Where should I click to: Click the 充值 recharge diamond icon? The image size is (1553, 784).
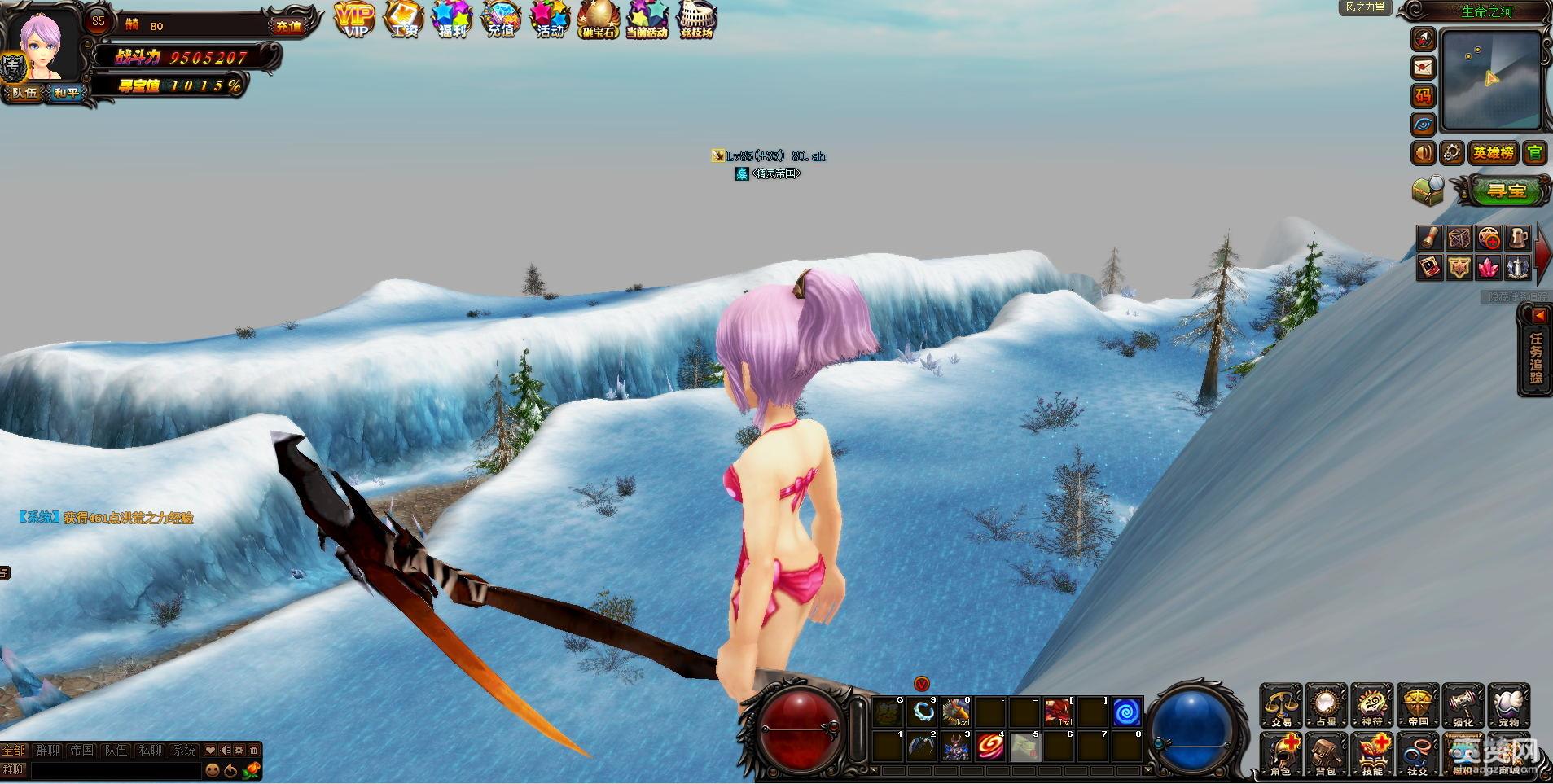[x=501, y=20]
